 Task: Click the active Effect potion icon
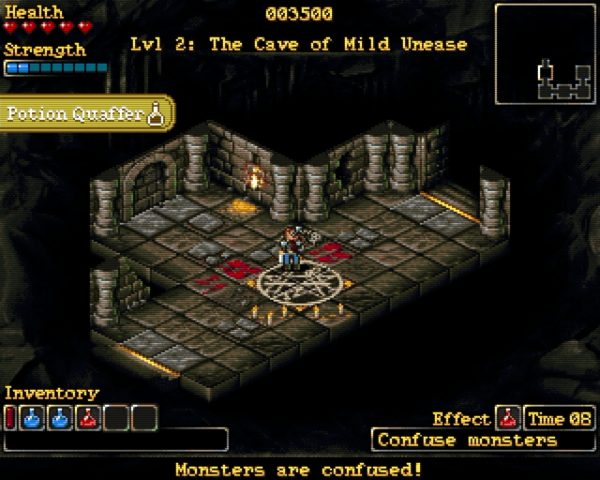click(508, 419)
